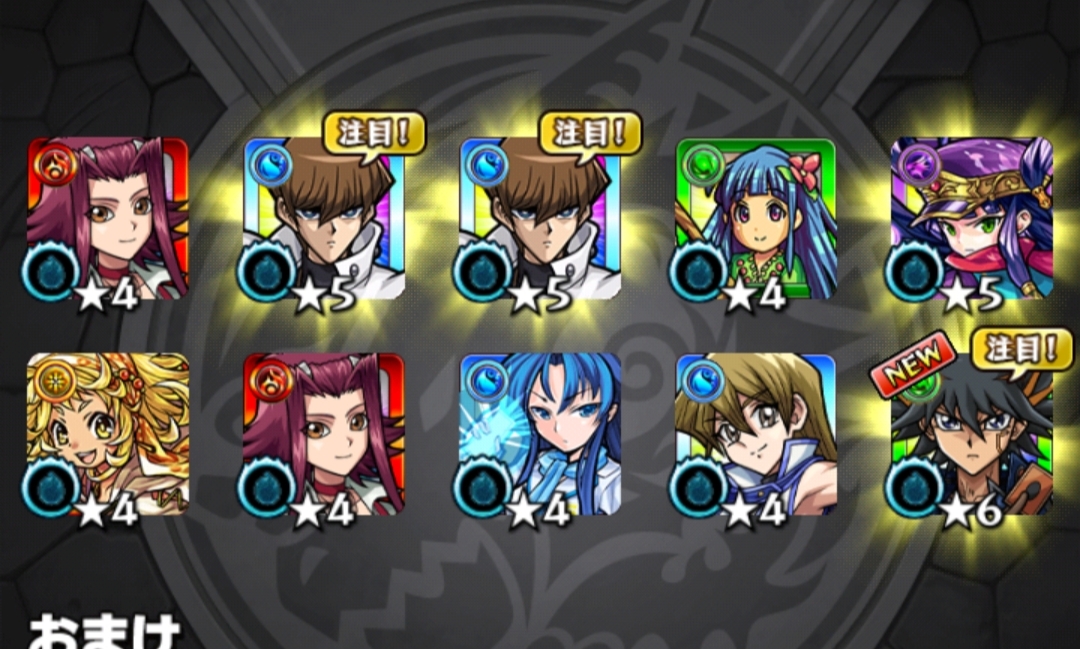
Task: Select the green-kimono girl with blue hair
Action: click(755, 219)
